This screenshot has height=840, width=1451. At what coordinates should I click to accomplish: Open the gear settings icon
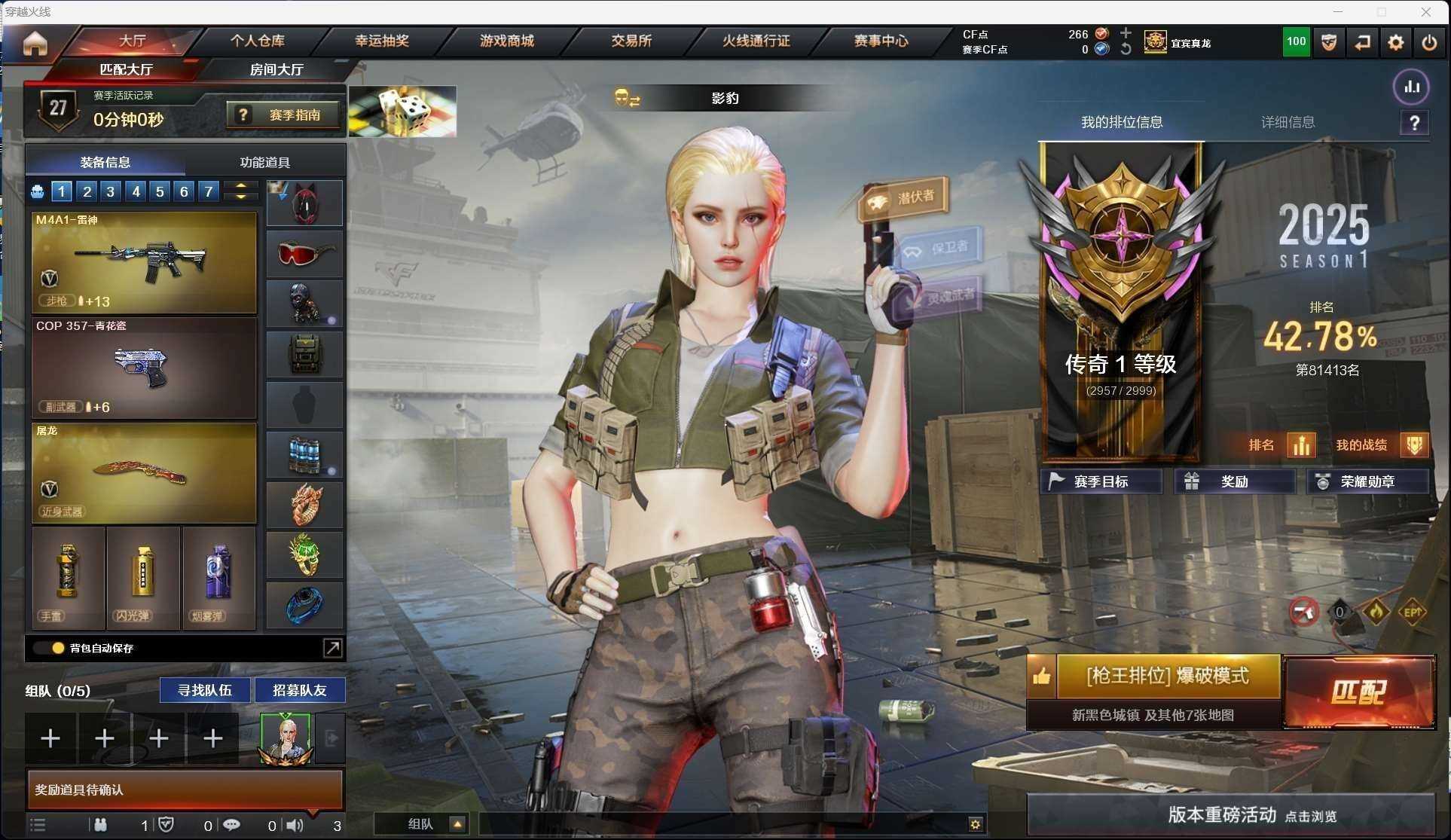point(1395,43)
